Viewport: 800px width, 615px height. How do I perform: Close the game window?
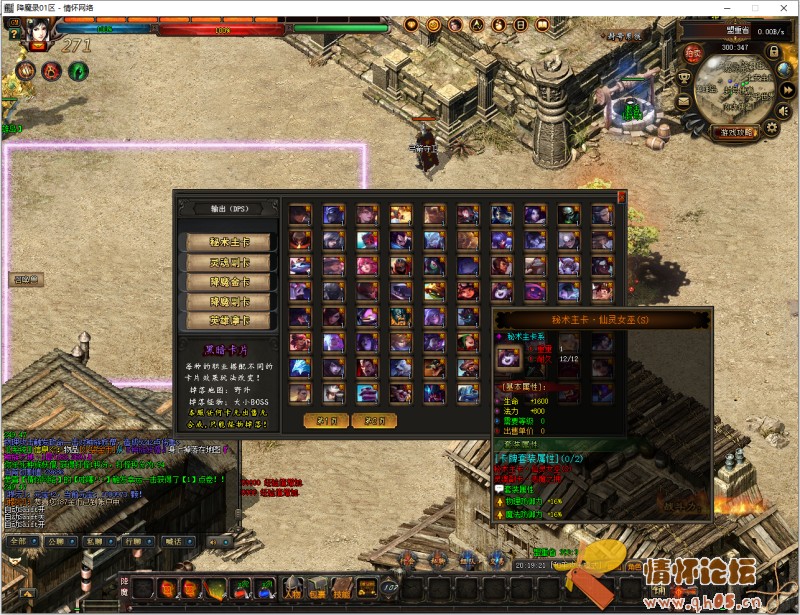[780, 7]
